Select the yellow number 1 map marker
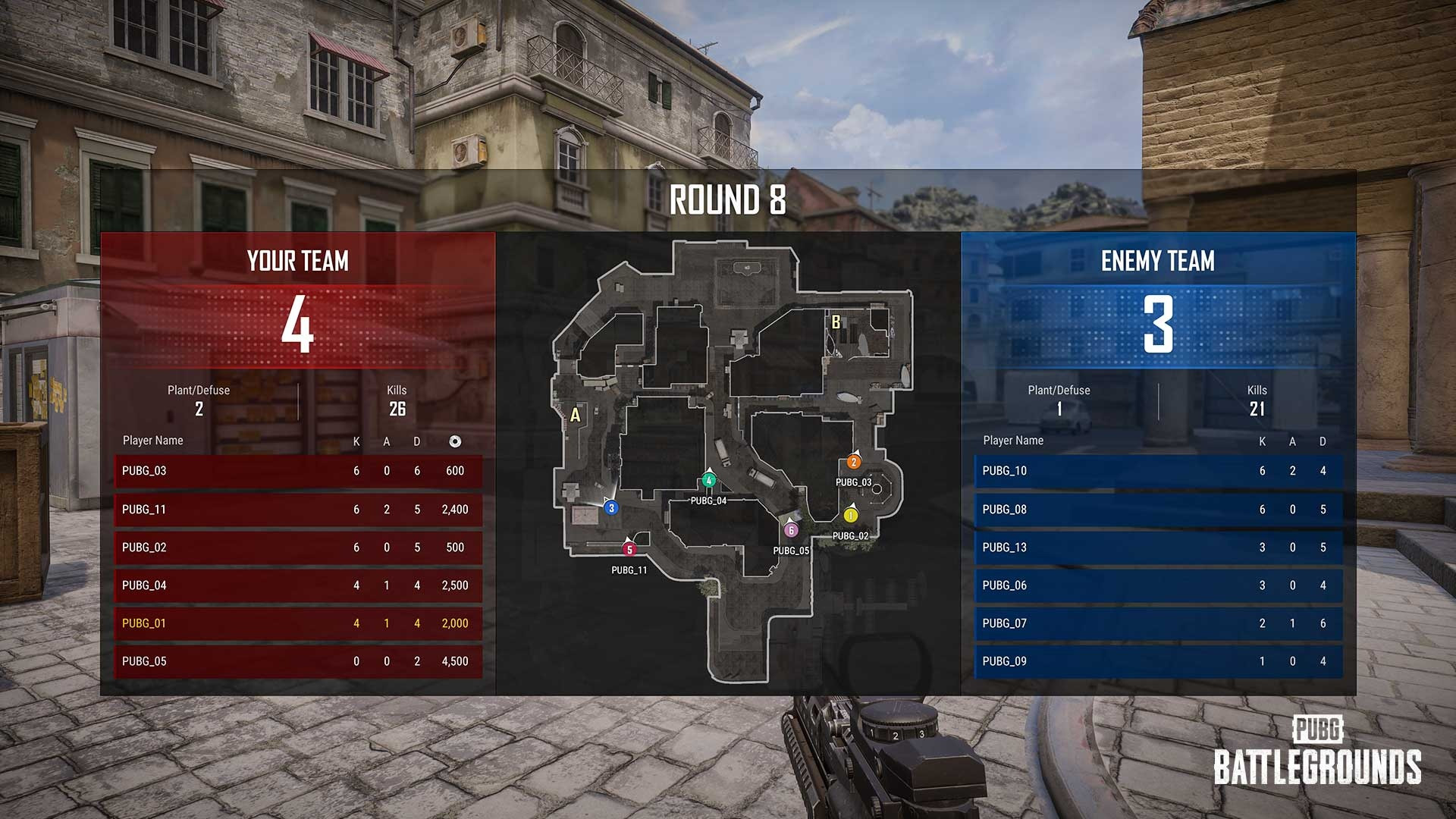The height and width of the screenshot is (819, 1456). tap(850, 516)
